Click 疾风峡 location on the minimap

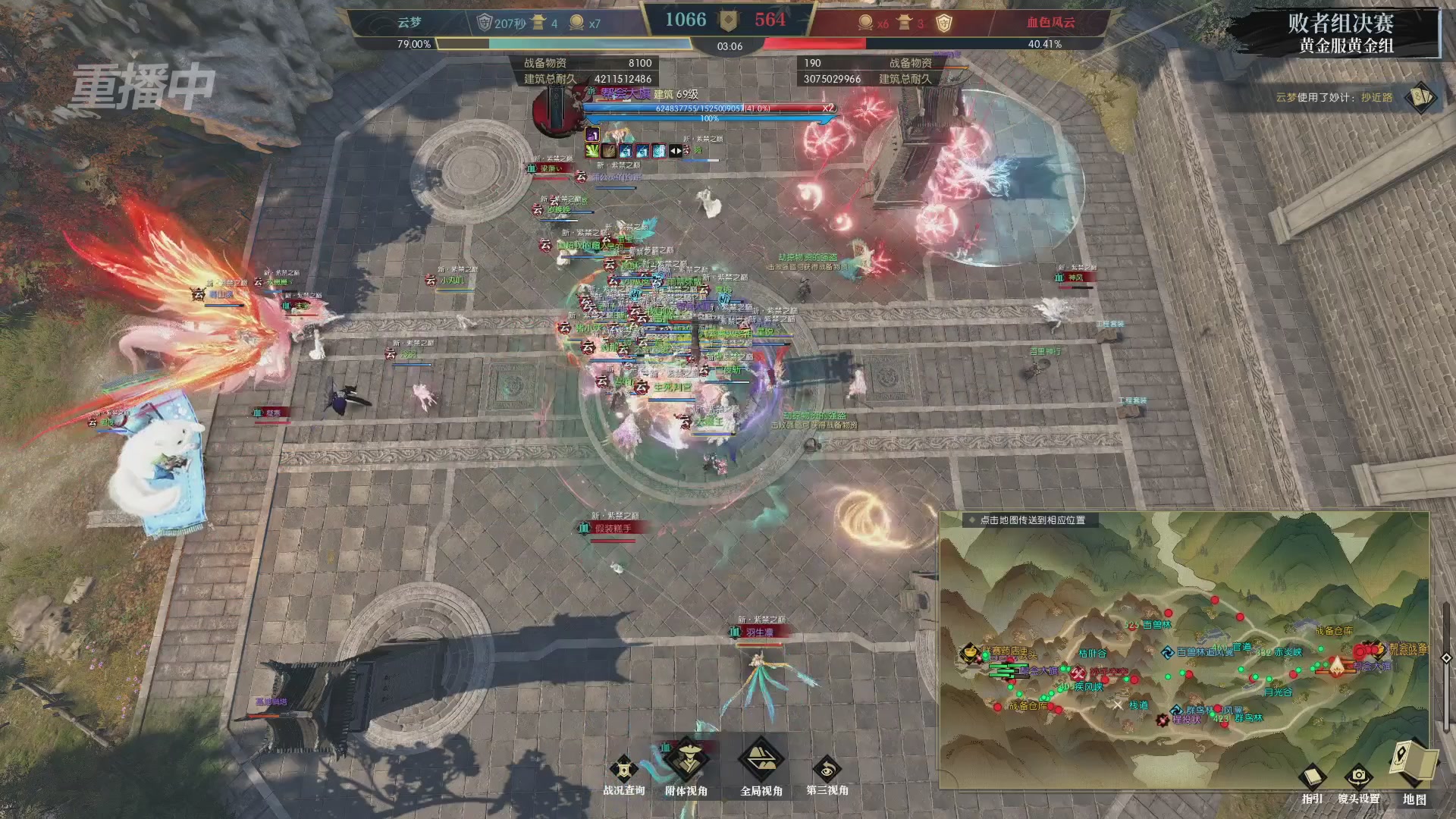(1088, 687)
